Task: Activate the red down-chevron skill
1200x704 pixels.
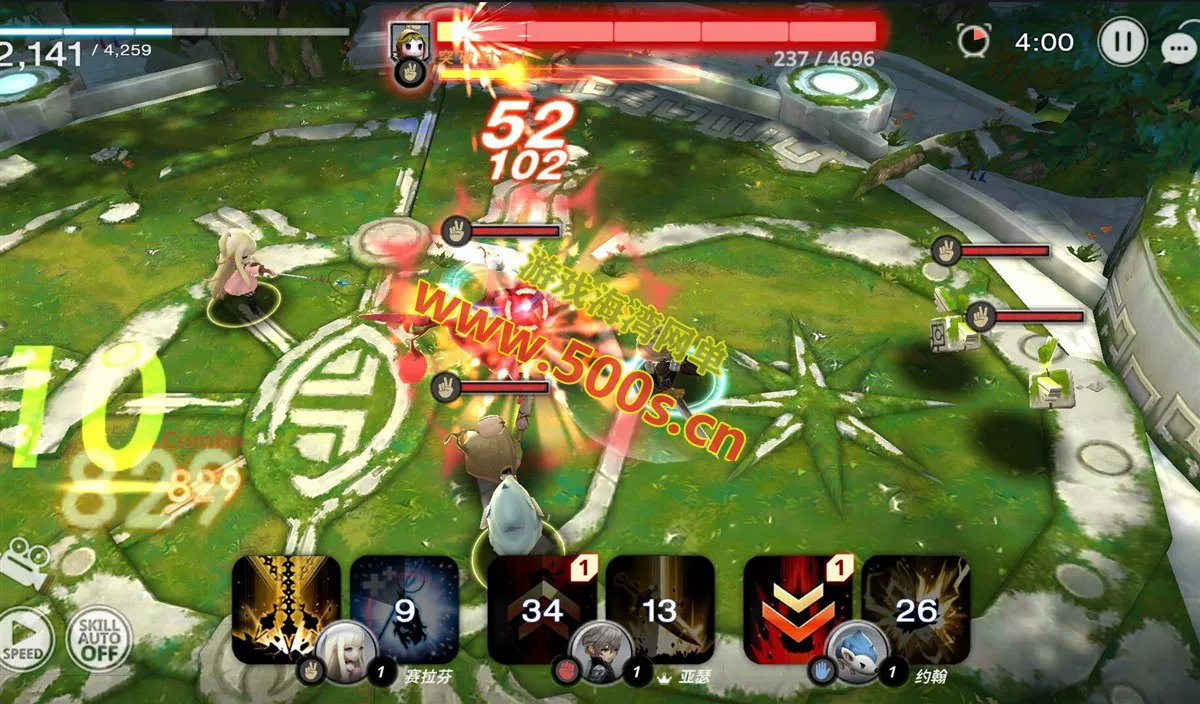Action: pyautogui.click(x=797, y=608)
